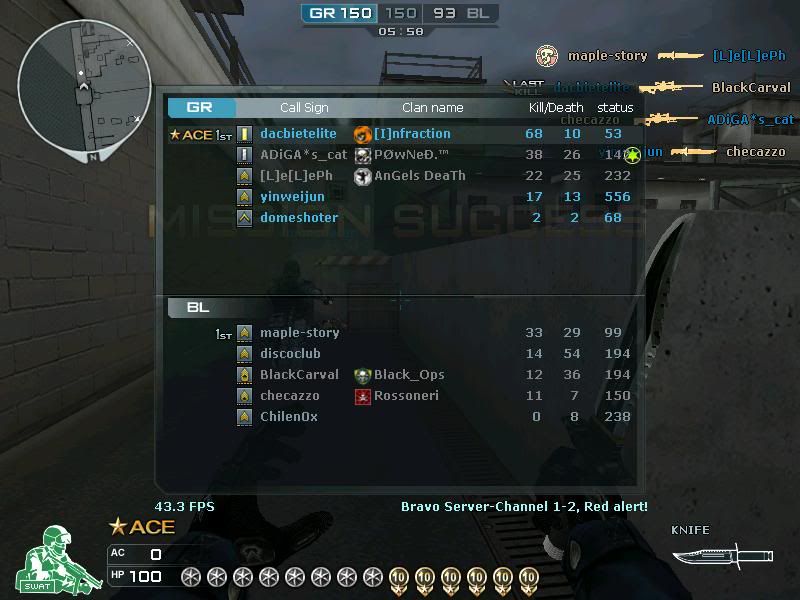This screenshot has height=600, width=800.
Task: Click checazzo's scoreboard entry
Action: (289, 395)
